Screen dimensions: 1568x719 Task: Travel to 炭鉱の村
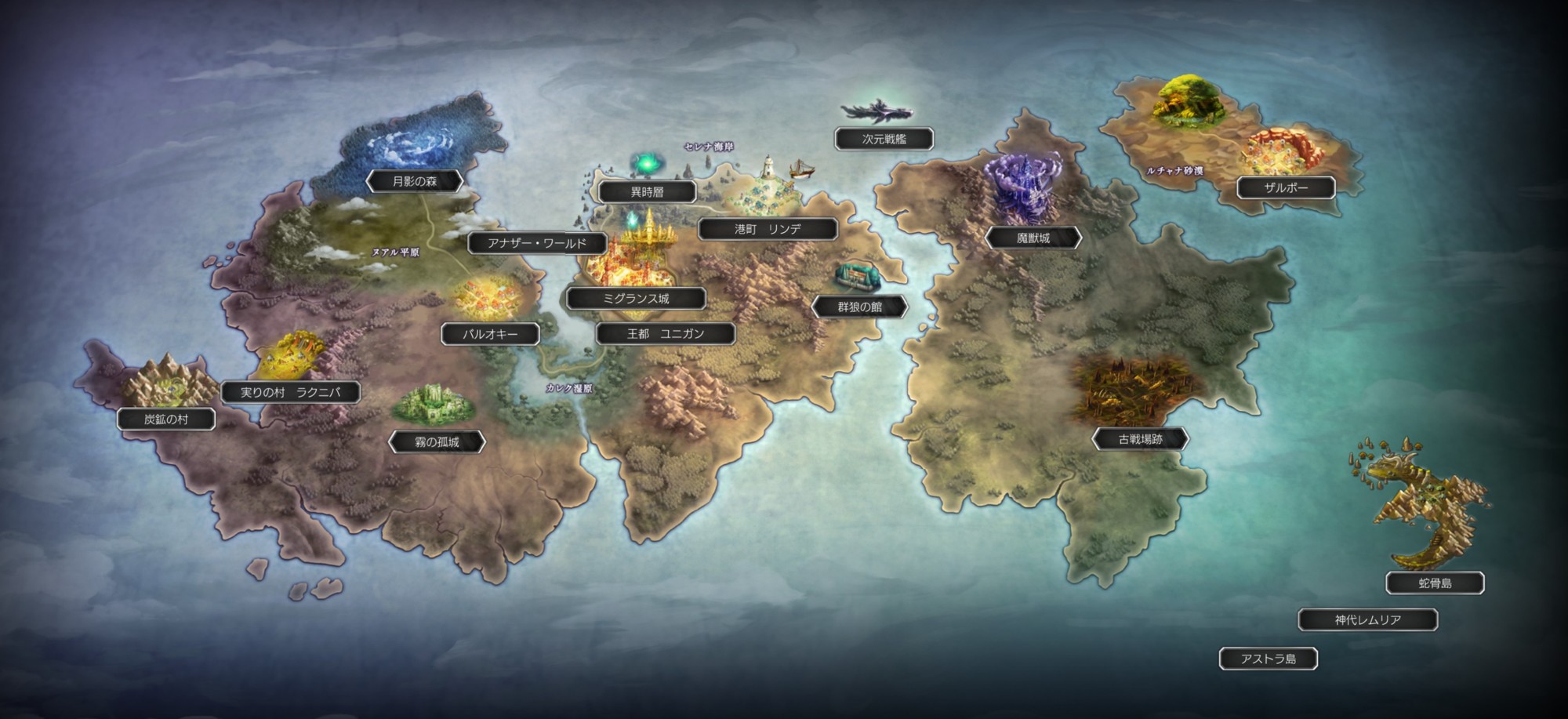pos(166,419)
